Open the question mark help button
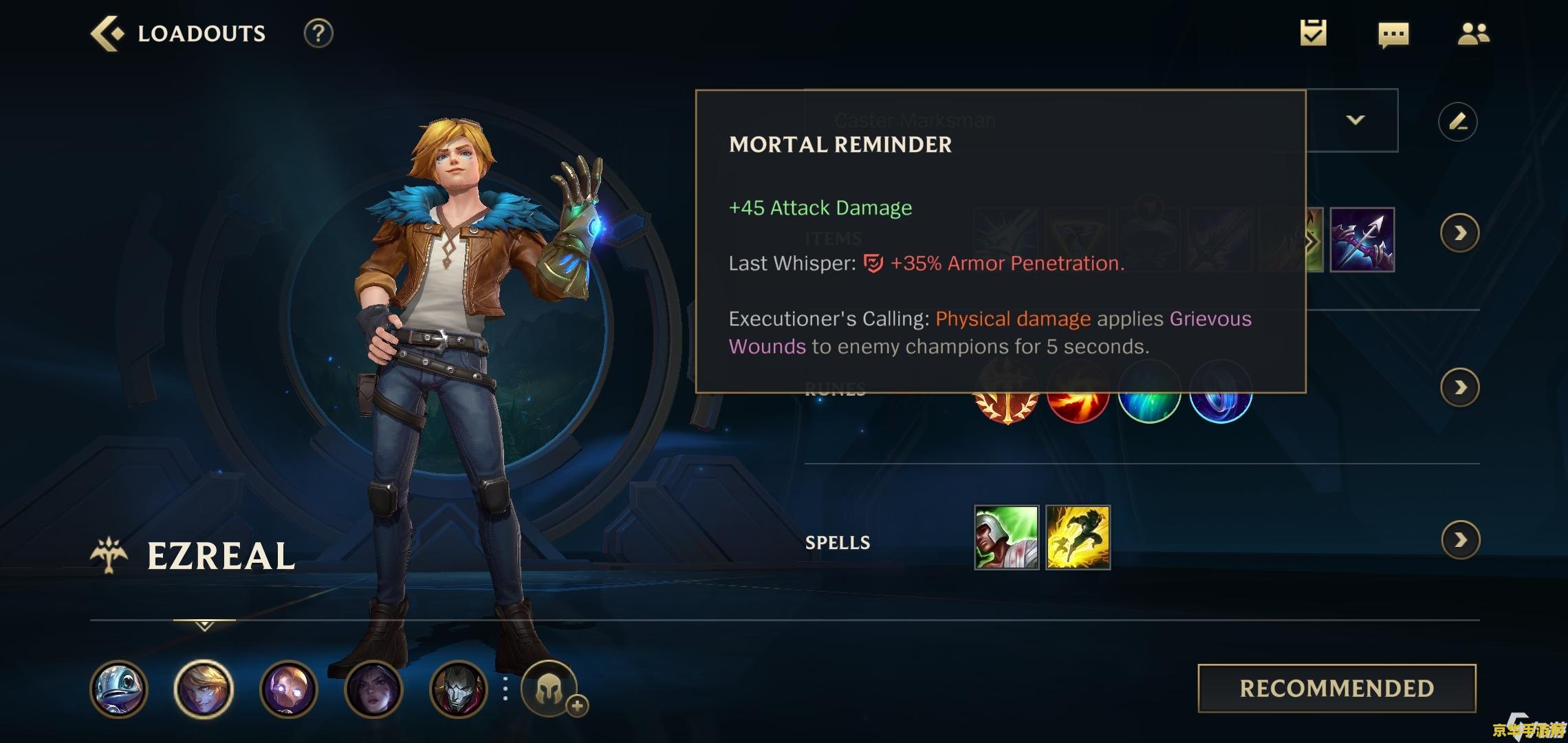This screenshot has width=1568, height=743. coord(318,33)
